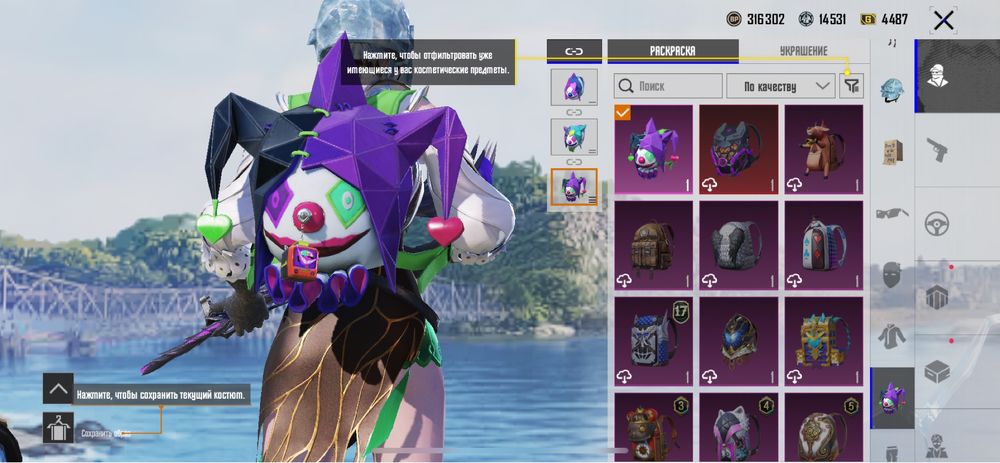Image resolution: width=1000 pixels, height=463 pixels.
Task: Open the Раскраска tab
Action: (x=671, y=50)
